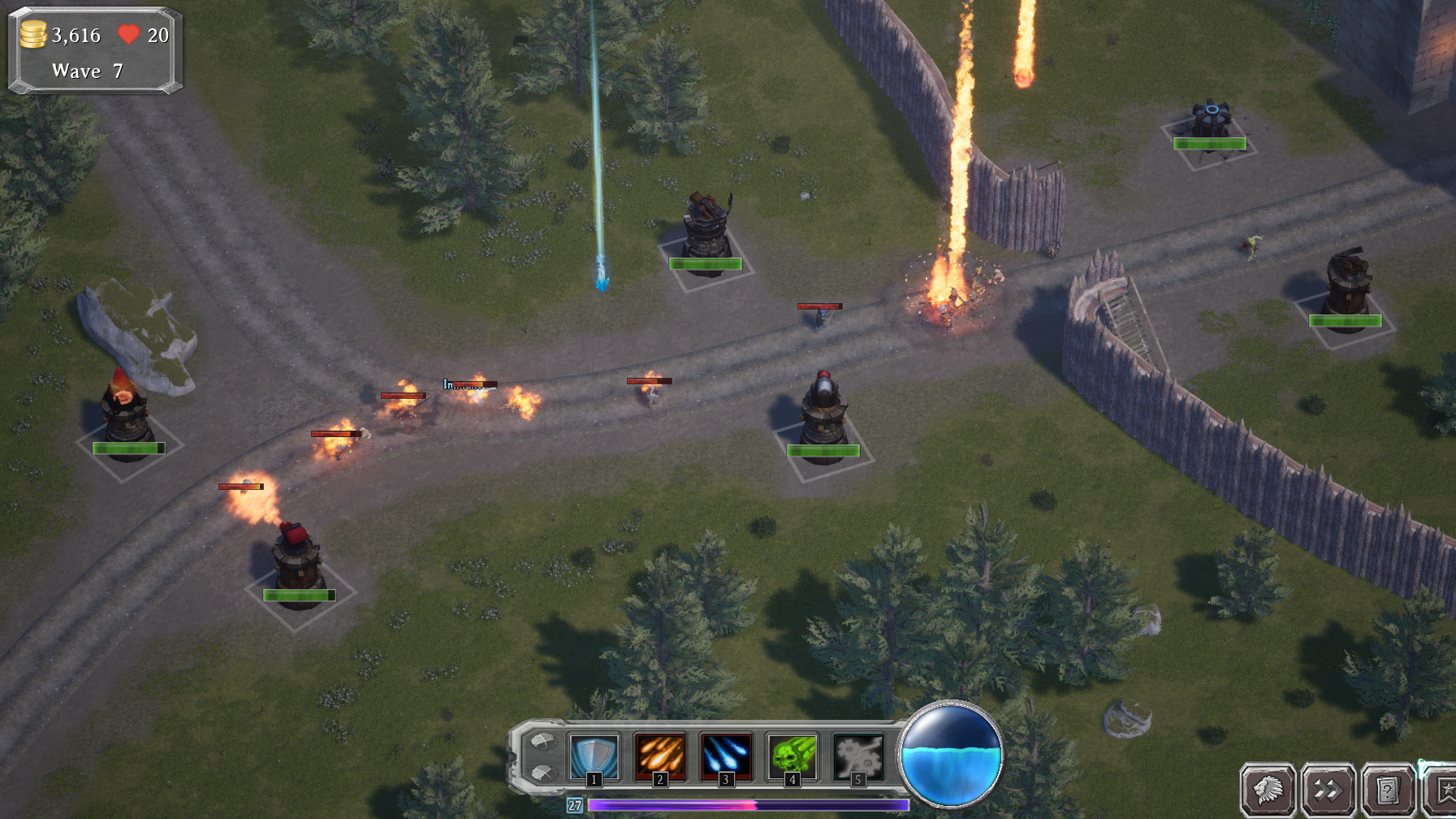This screenshot has width=1456, height=819.
Task: Cast the orange fire meteor shower ability
Action: 660,756
